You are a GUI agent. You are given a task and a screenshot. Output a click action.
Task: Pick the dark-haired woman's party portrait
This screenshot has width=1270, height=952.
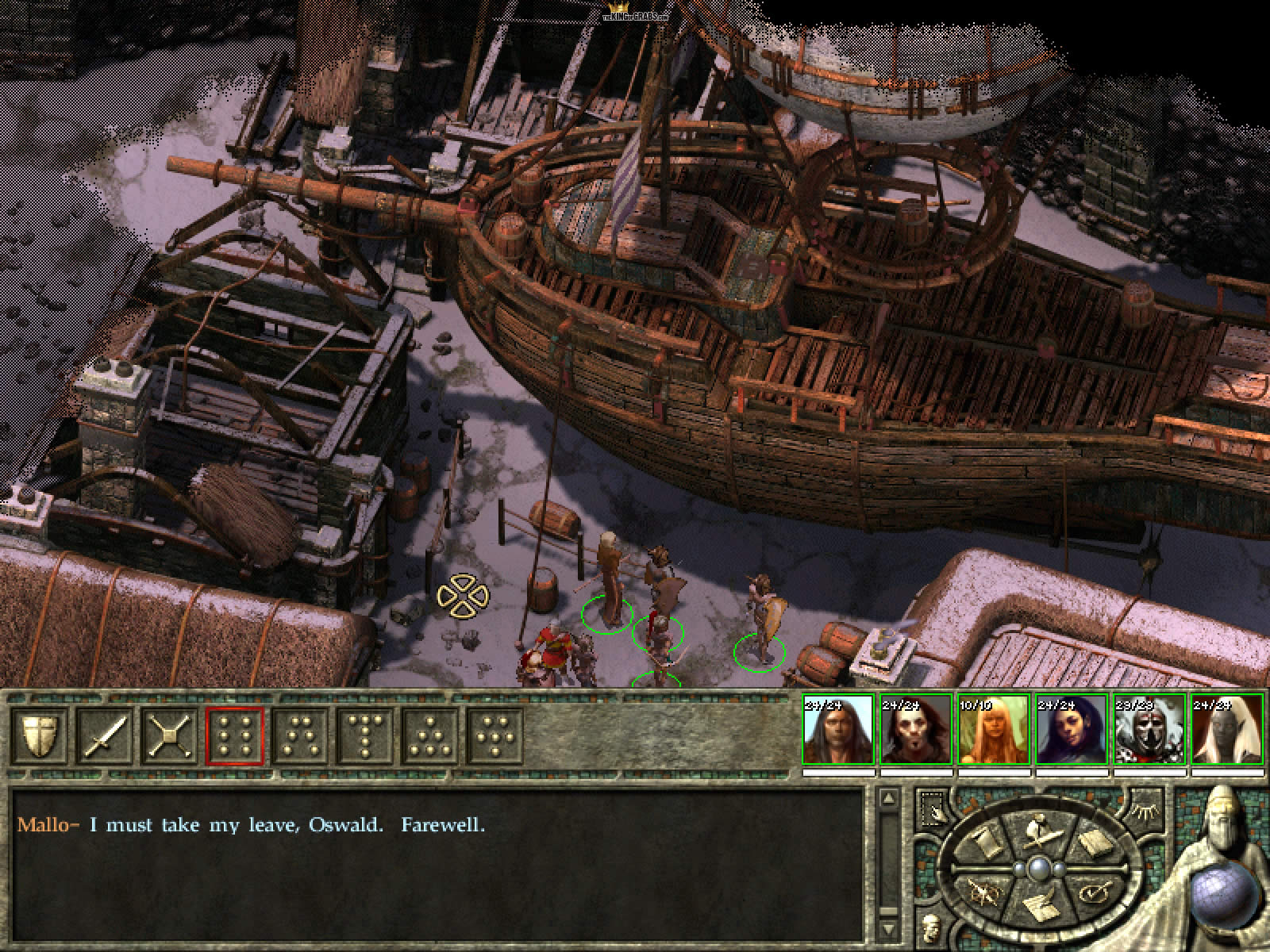click(1071, 730)
